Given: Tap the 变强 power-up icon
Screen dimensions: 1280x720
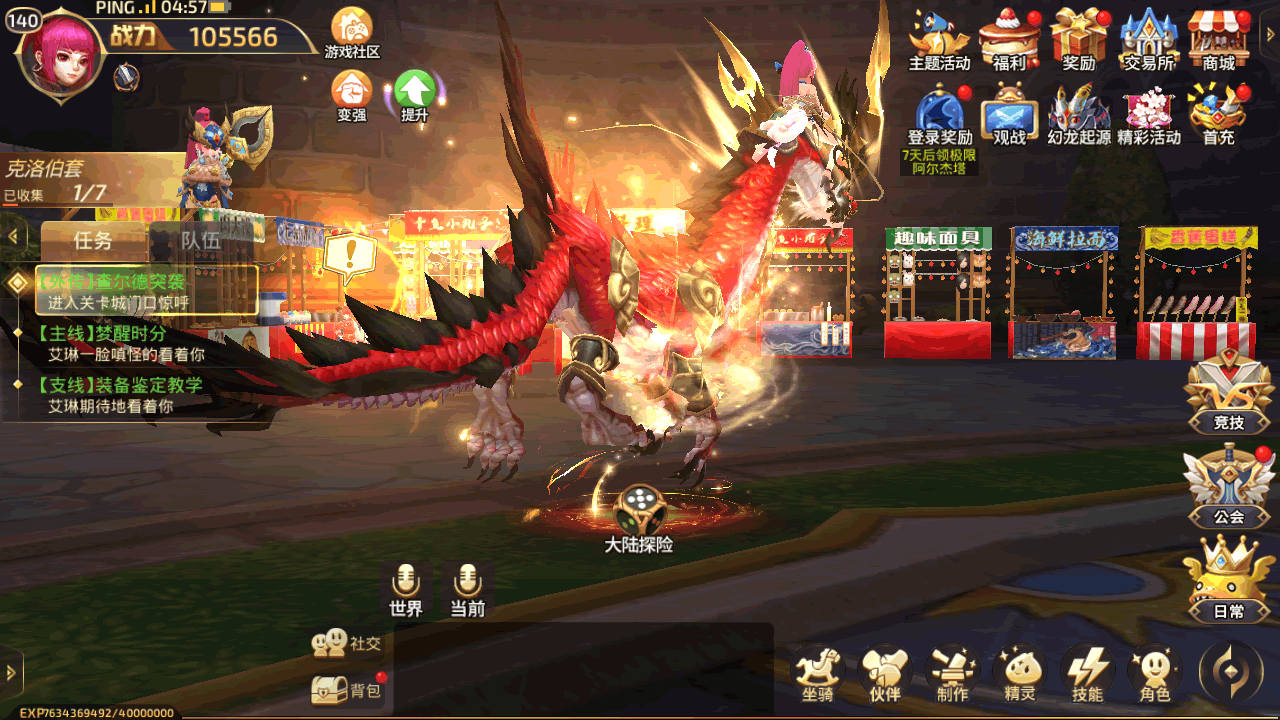Looking at the screenshot, I should click(352, 94).
